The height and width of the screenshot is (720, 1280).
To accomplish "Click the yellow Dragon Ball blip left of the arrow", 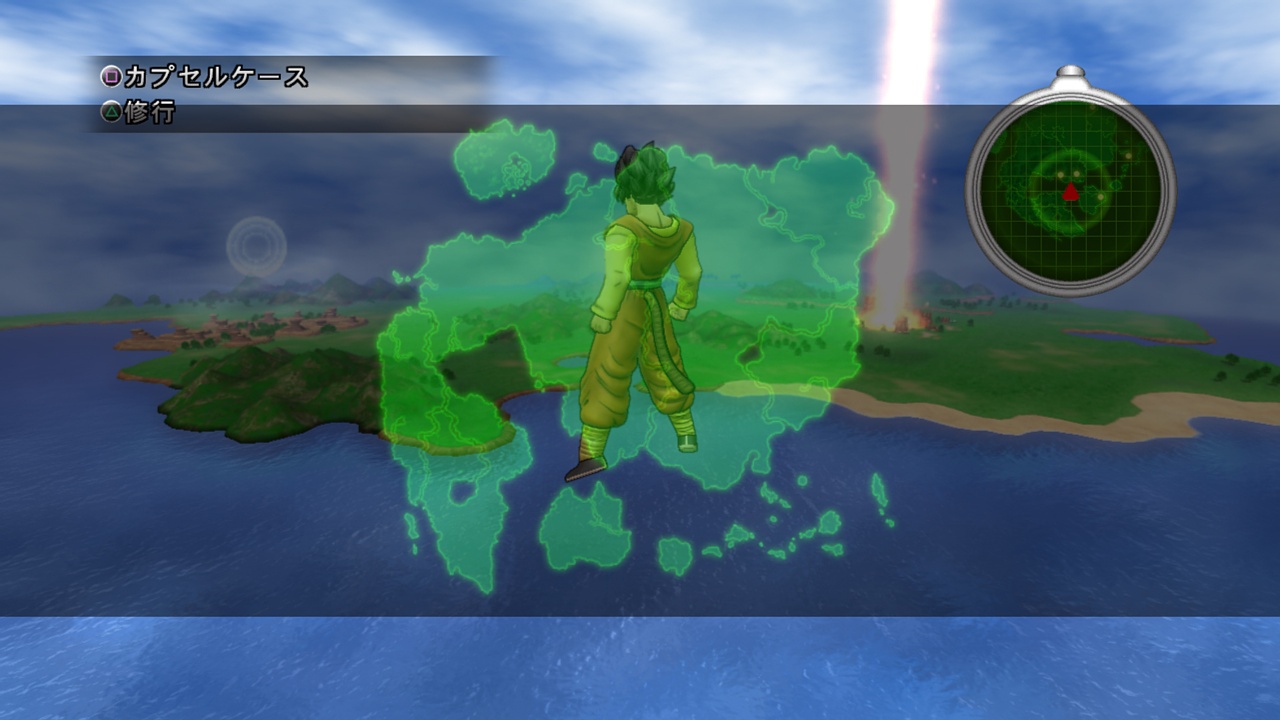I will [x=1060, y=174].
